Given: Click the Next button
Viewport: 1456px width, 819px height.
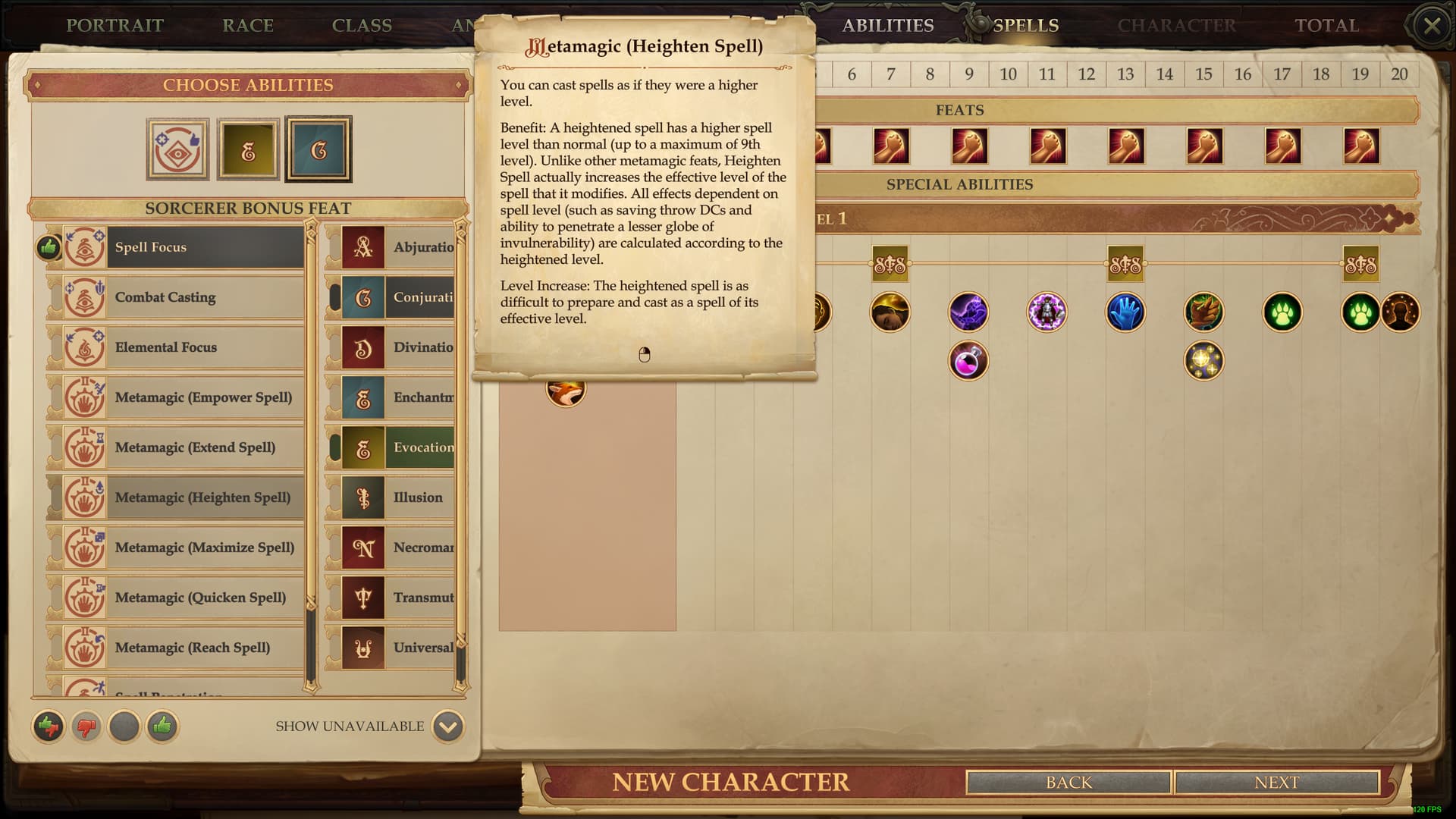Looking at the screenshot, I should (x=1278, y=782).
